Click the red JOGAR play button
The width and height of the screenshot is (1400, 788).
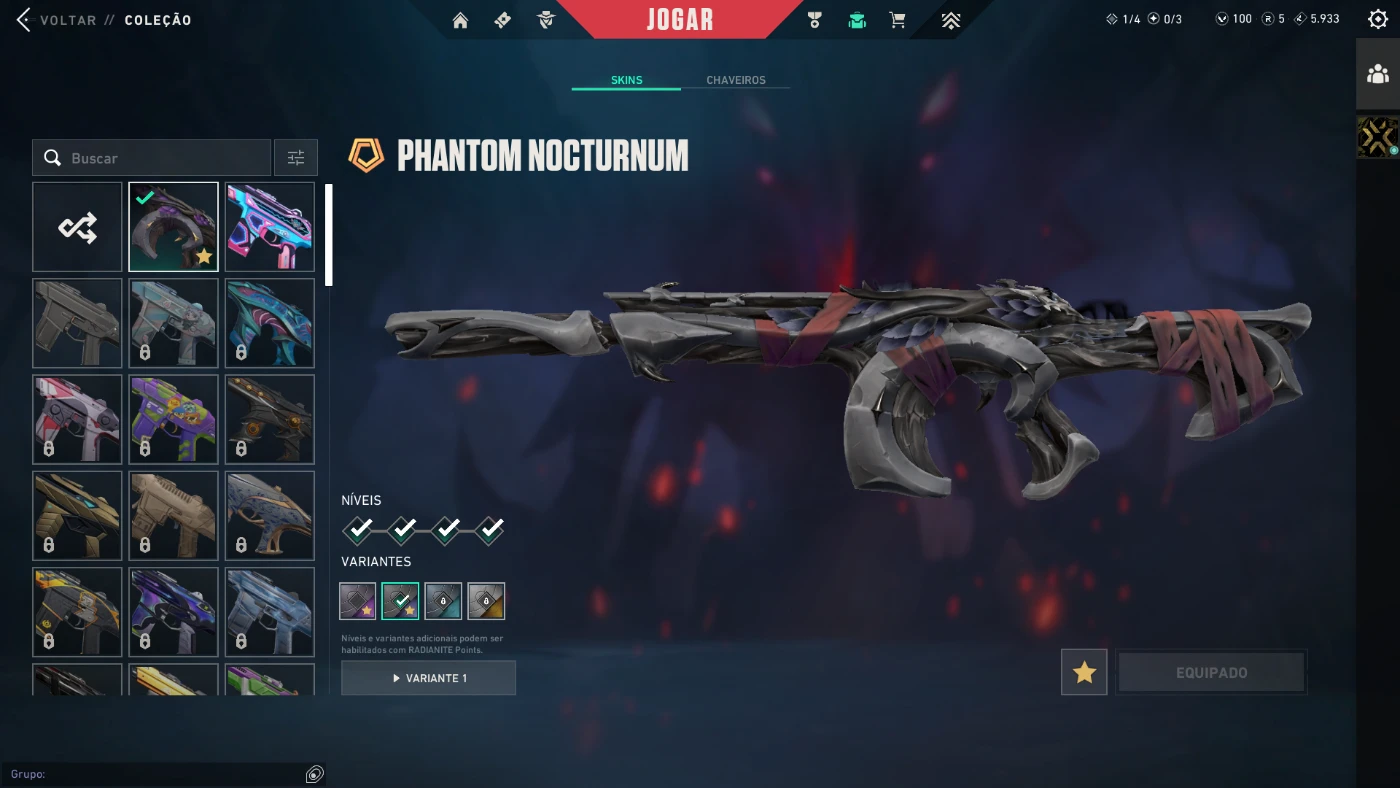679,20
